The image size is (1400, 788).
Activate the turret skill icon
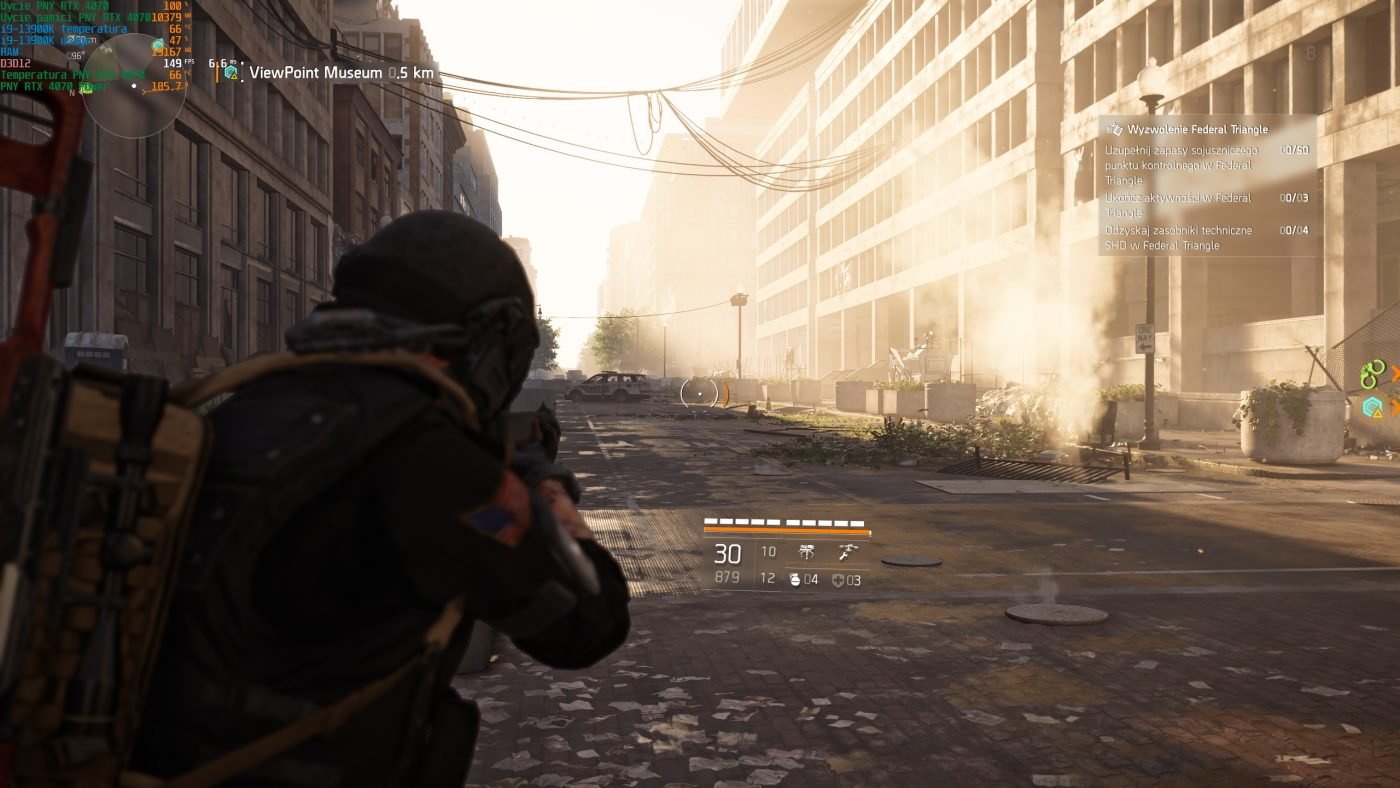click(x=847, y=552)
